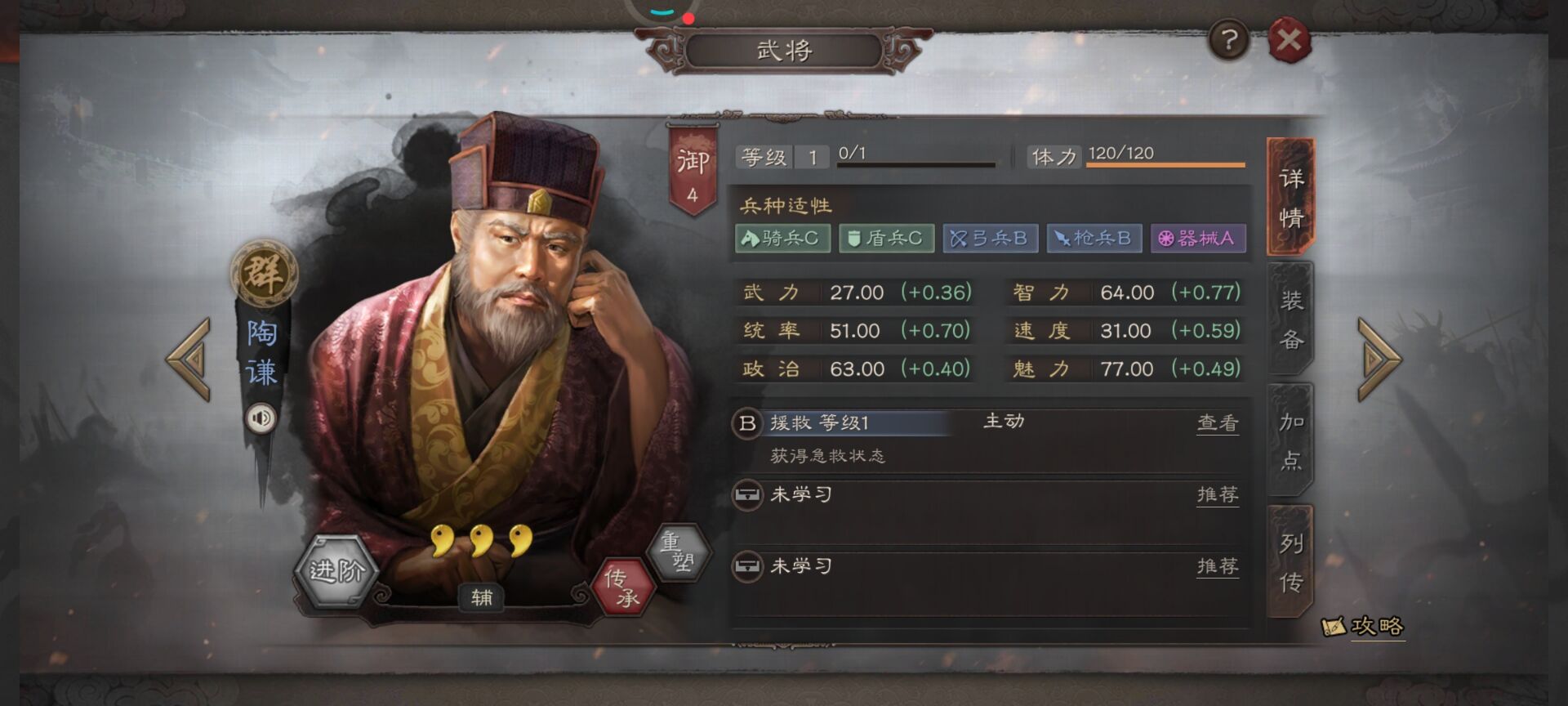Select the 盾兵C shield troop badge
1568x706 pixels.
(886, 239)
